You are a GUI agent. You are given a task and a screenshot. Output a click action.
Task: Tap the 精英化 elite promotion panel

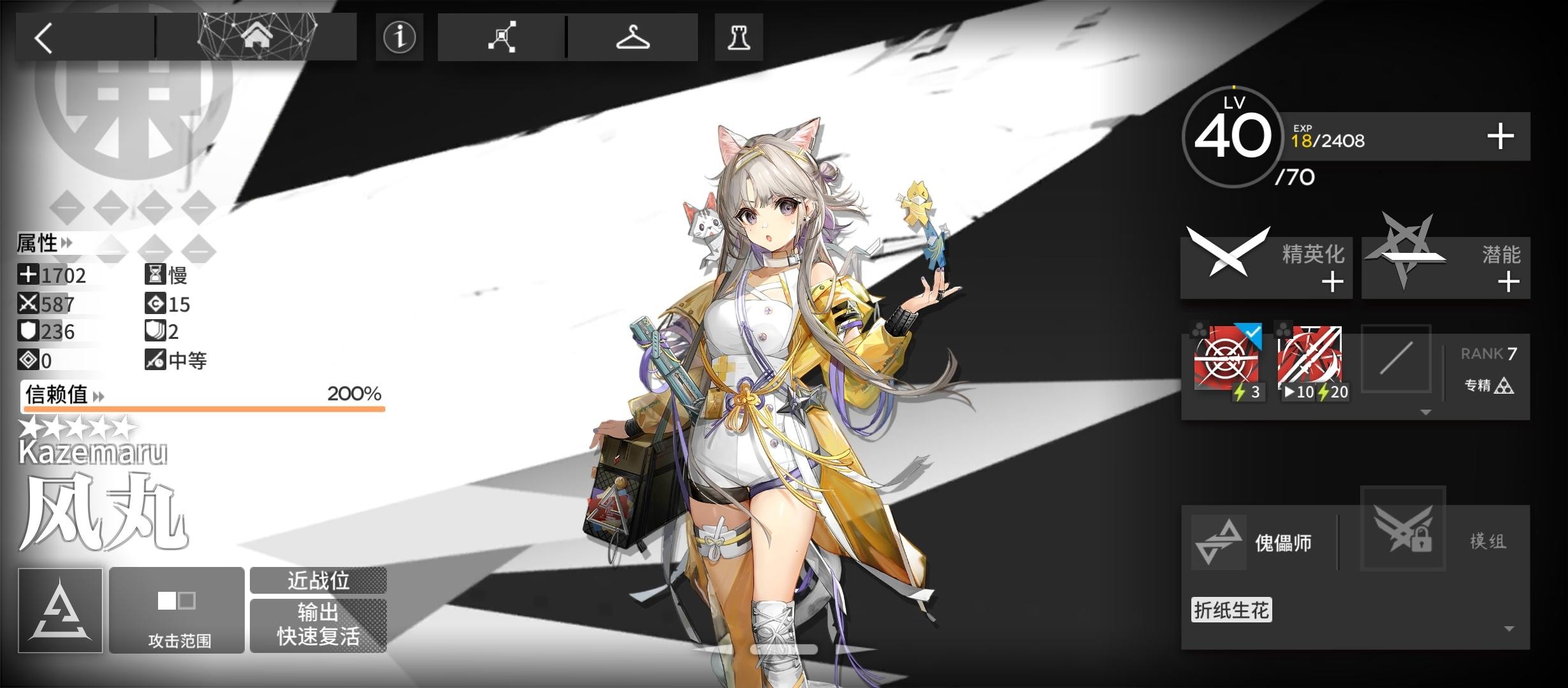click(x=1267, y=267)
